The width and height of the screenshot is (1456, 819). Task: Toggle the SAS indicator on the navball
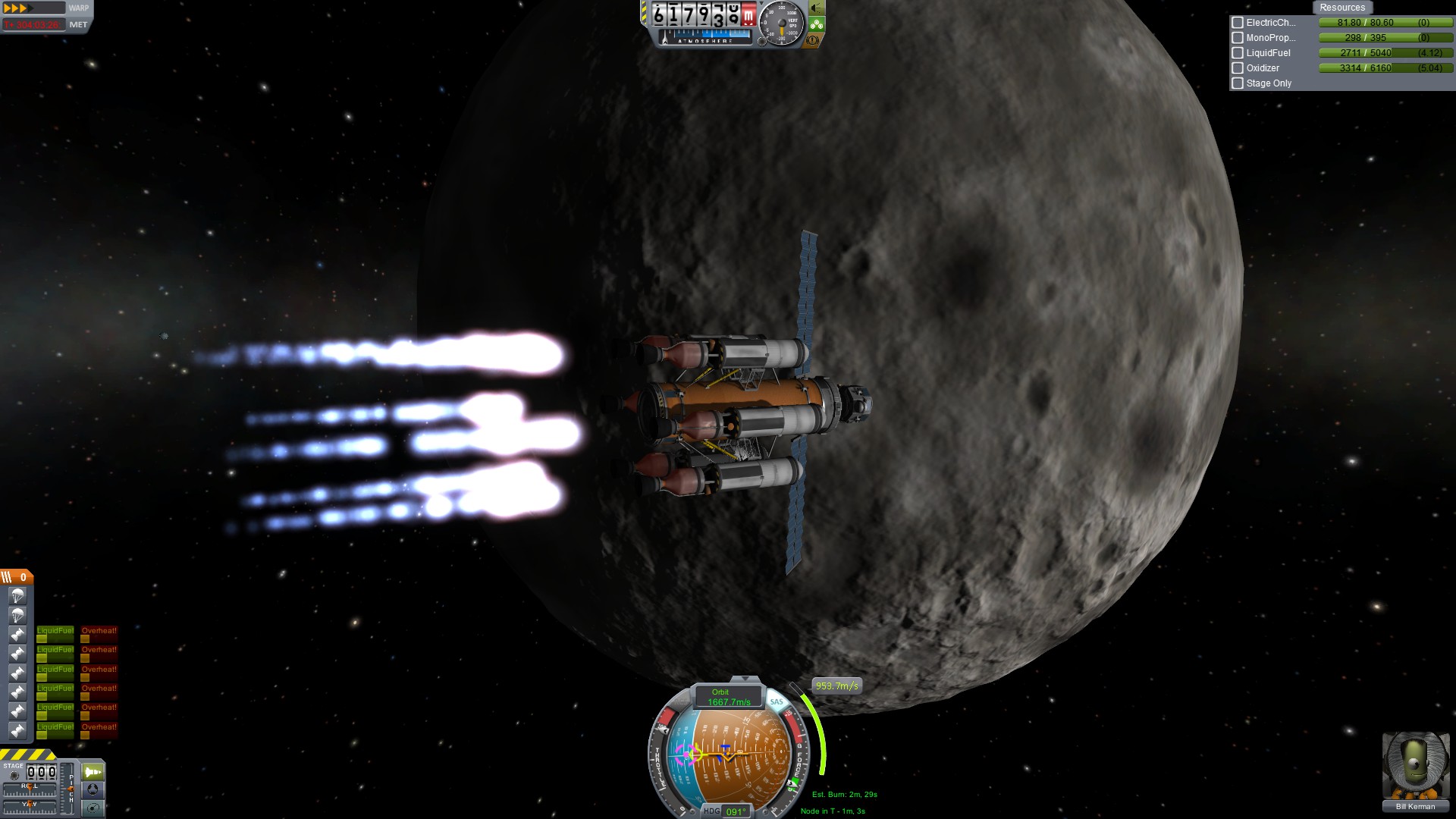(777, 701)
